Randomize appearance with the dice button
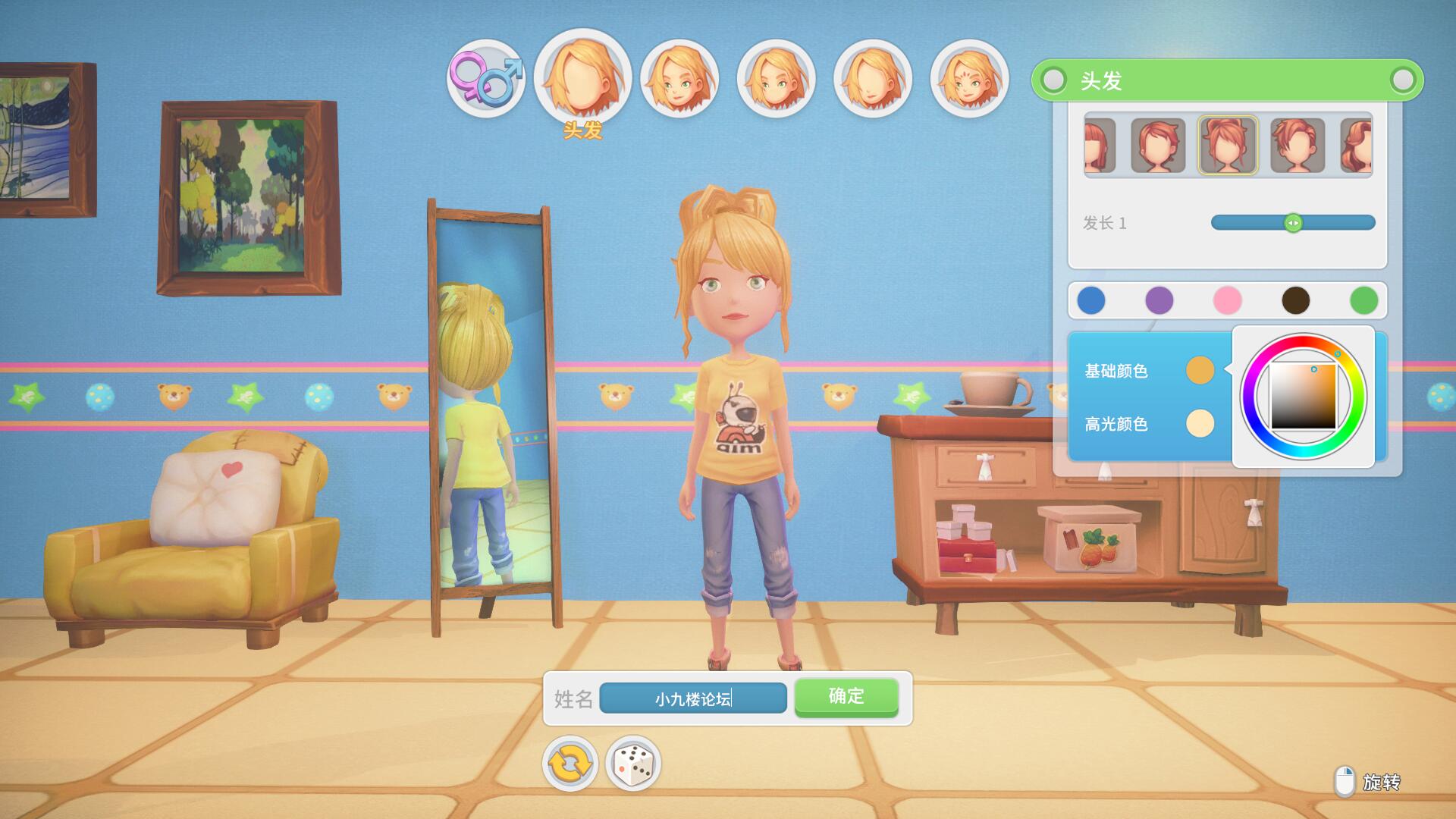This screenshot has height=819, width=1456. click(633, 764)
